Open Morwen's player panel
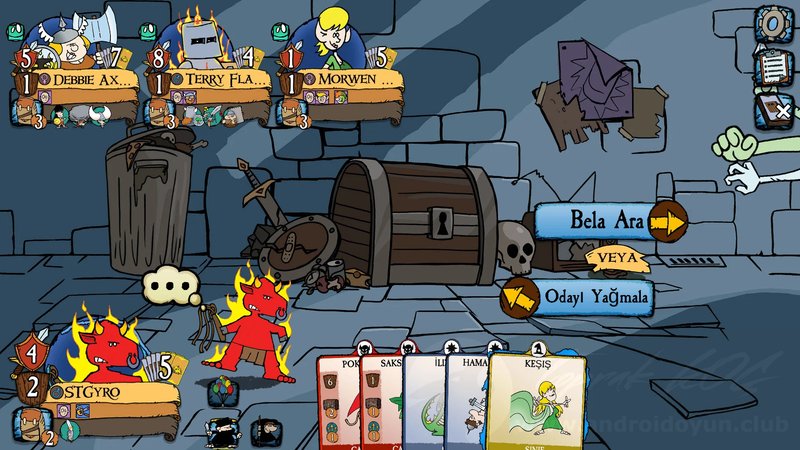This screenshot has height=450, width=800. (x=345, y=78)
